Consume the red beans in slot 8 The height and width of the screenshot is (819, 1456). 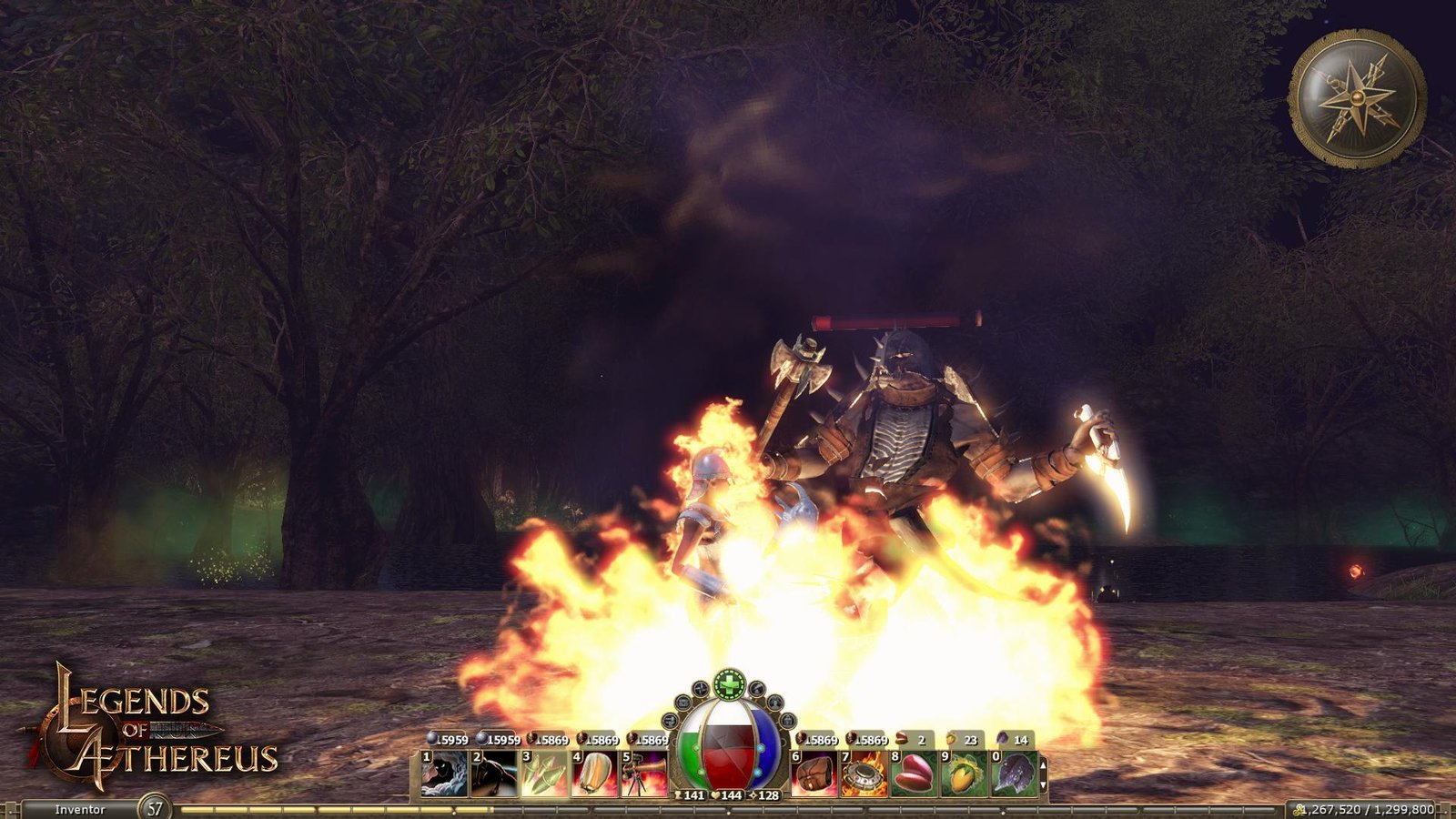click(x=913, y=774)
